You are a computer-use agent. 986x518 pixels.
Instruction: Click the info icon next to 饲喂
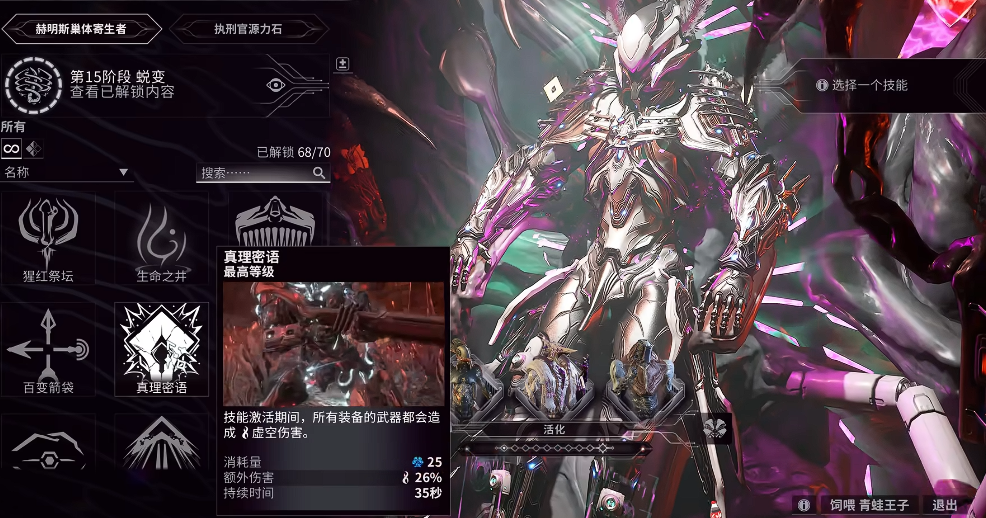[802, 505]
